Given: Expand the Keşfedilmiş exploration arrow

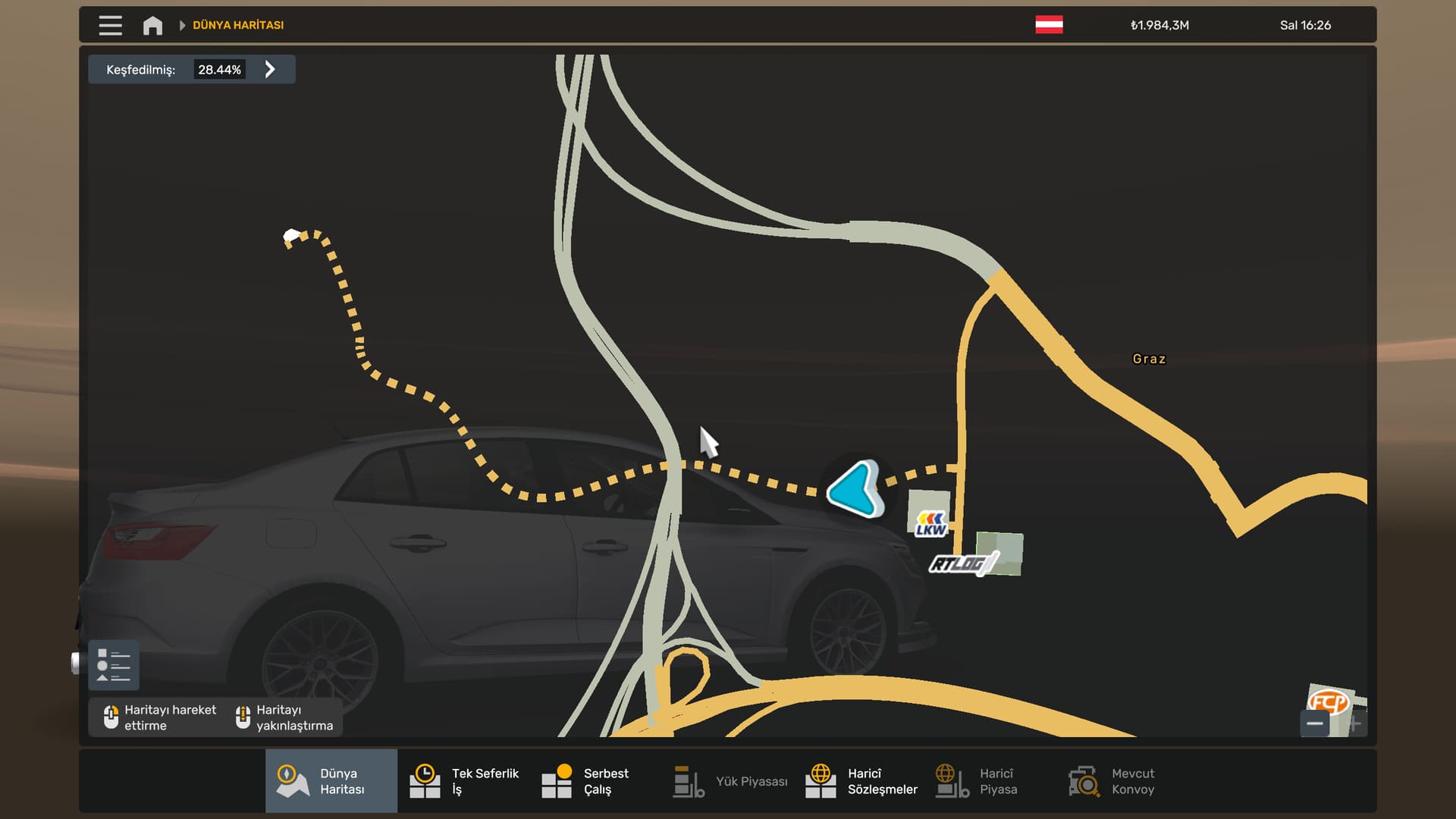Looking at the screenshot, I should [x=270, y=70].
